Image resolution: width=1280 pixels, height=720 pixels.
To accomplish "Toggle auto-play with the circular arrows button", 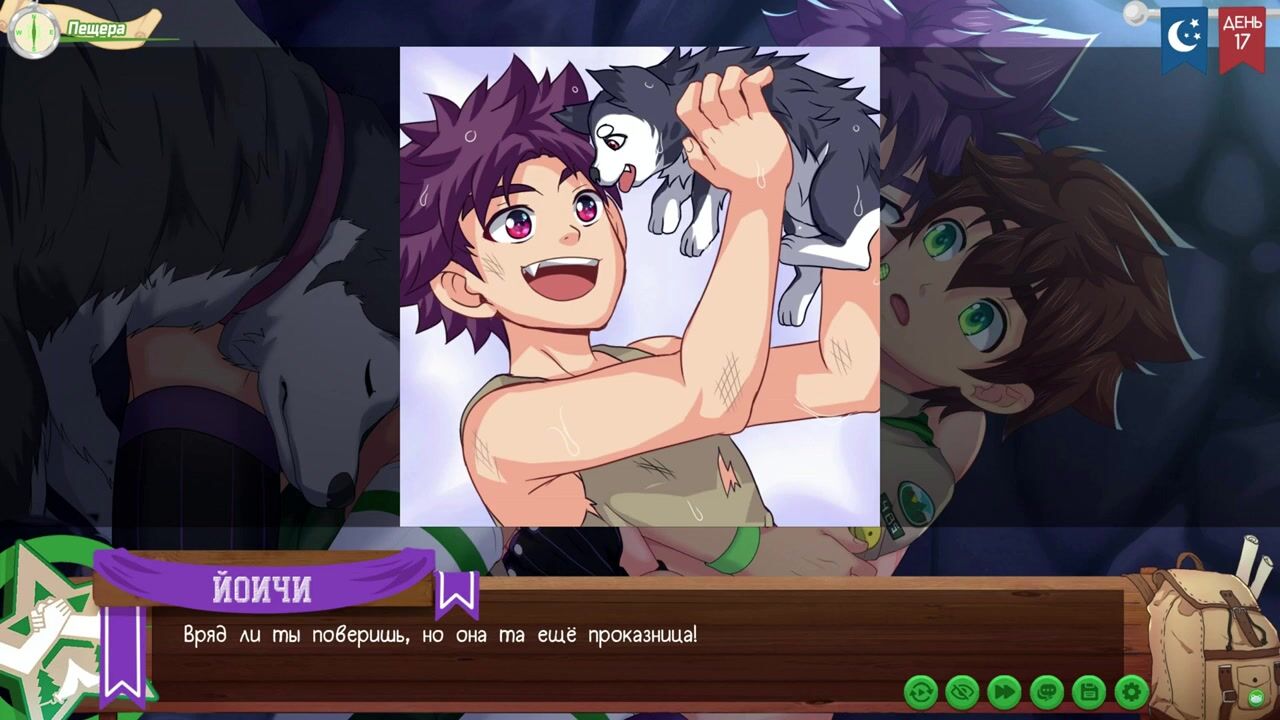I will (921, 691).
